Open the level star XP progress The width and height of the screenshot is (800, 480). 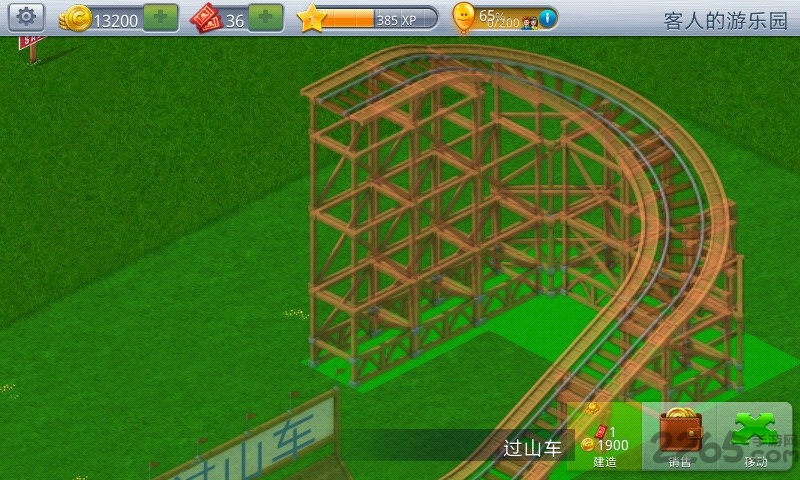[369, 18]
